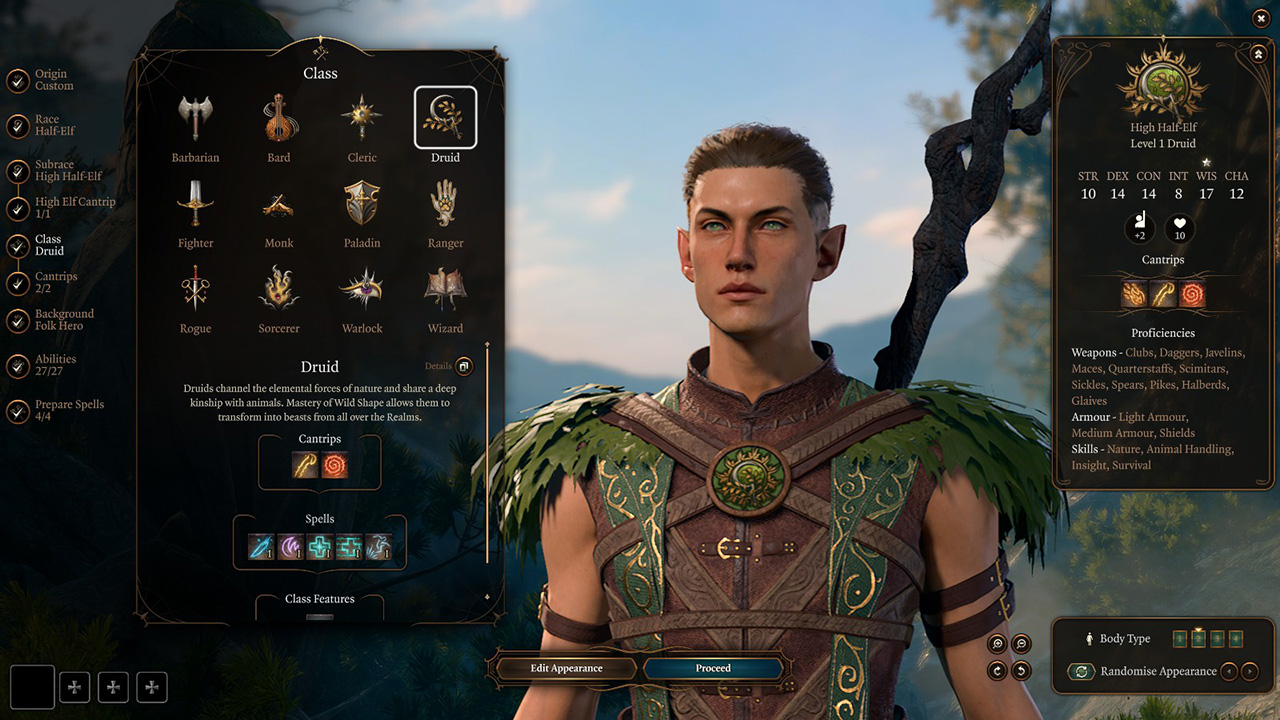This screenshot has height=720, width=1280.
Task: Close character creation with the X button
Action: 1260,18
